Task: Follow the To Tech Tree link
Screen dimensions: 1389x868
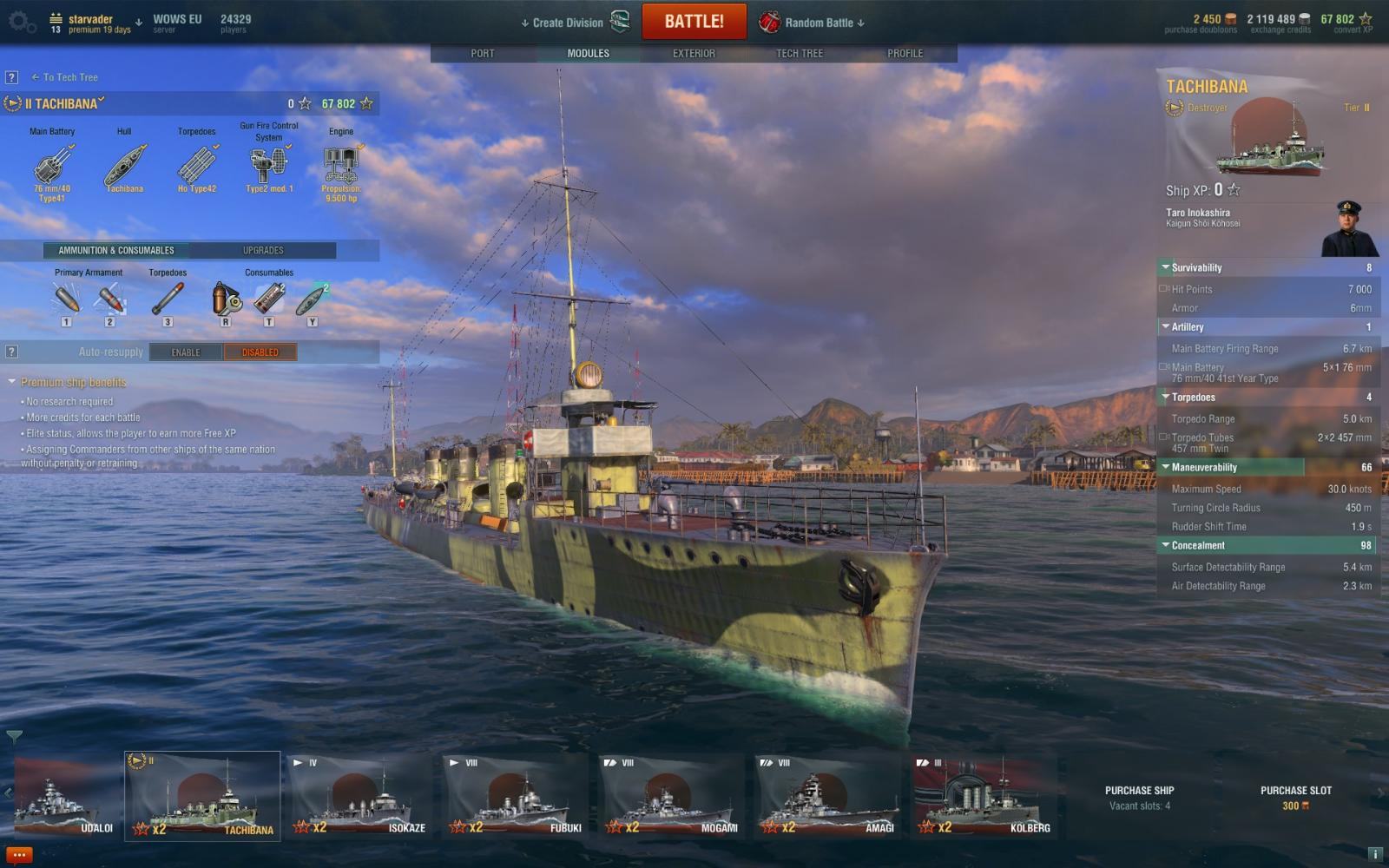Action: [69, 77]
